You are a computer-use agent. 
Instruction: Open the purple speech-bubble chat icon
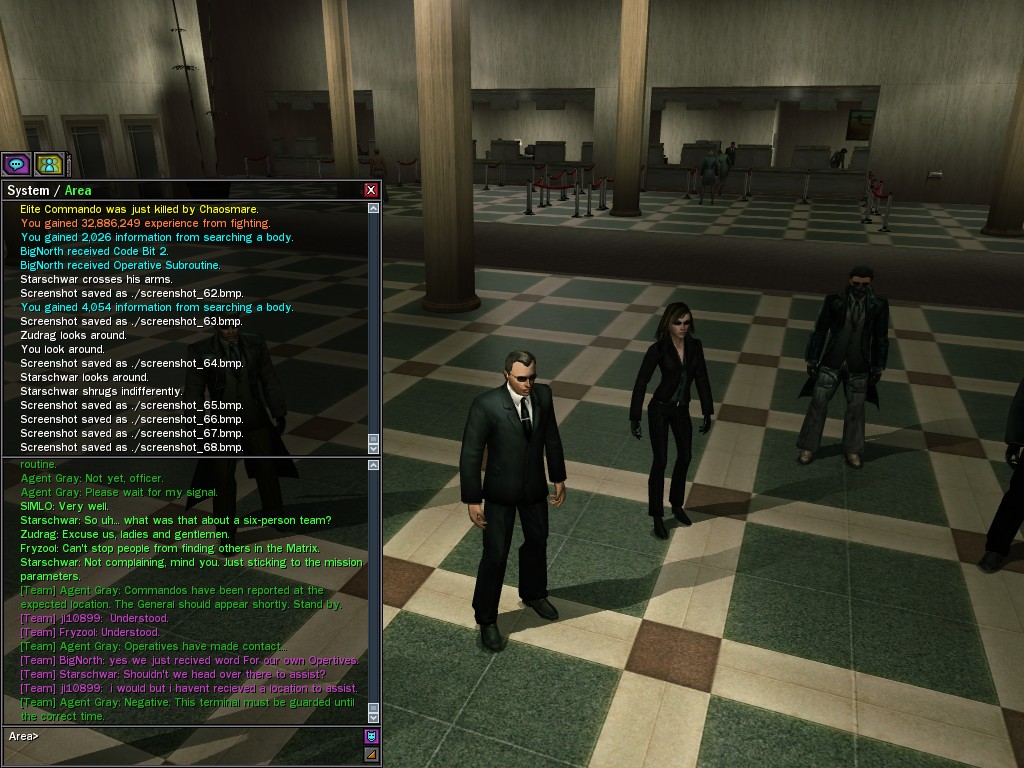tap(15, 165)
